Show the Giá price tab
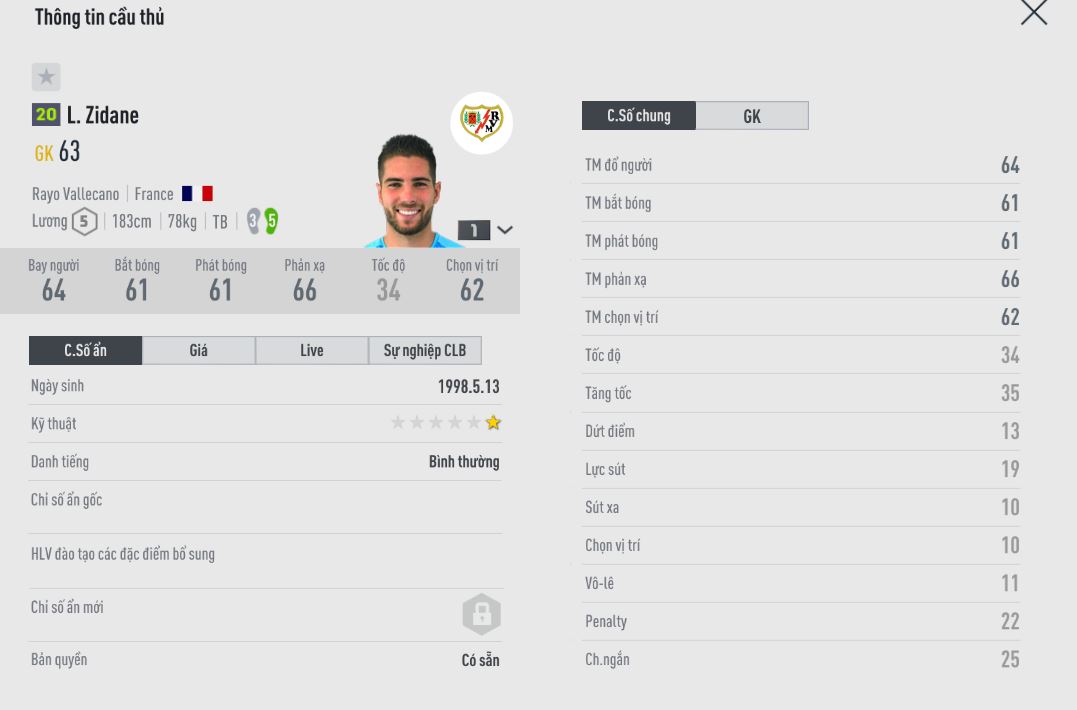 pos(199,350)
